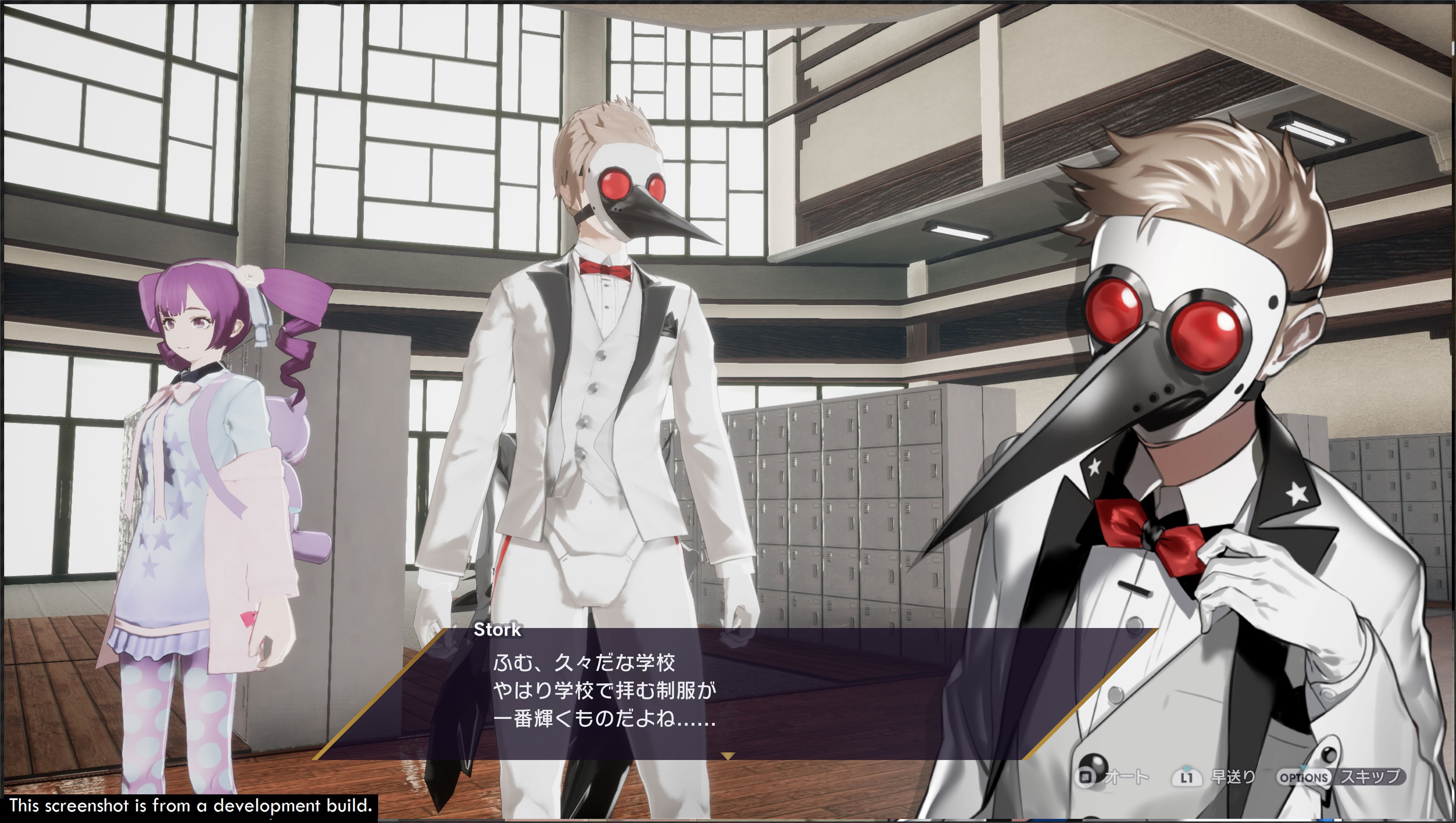Click the L1 fast-forward button icon
Viewport: 1456px width, 823px height.
coord(1187,778)
